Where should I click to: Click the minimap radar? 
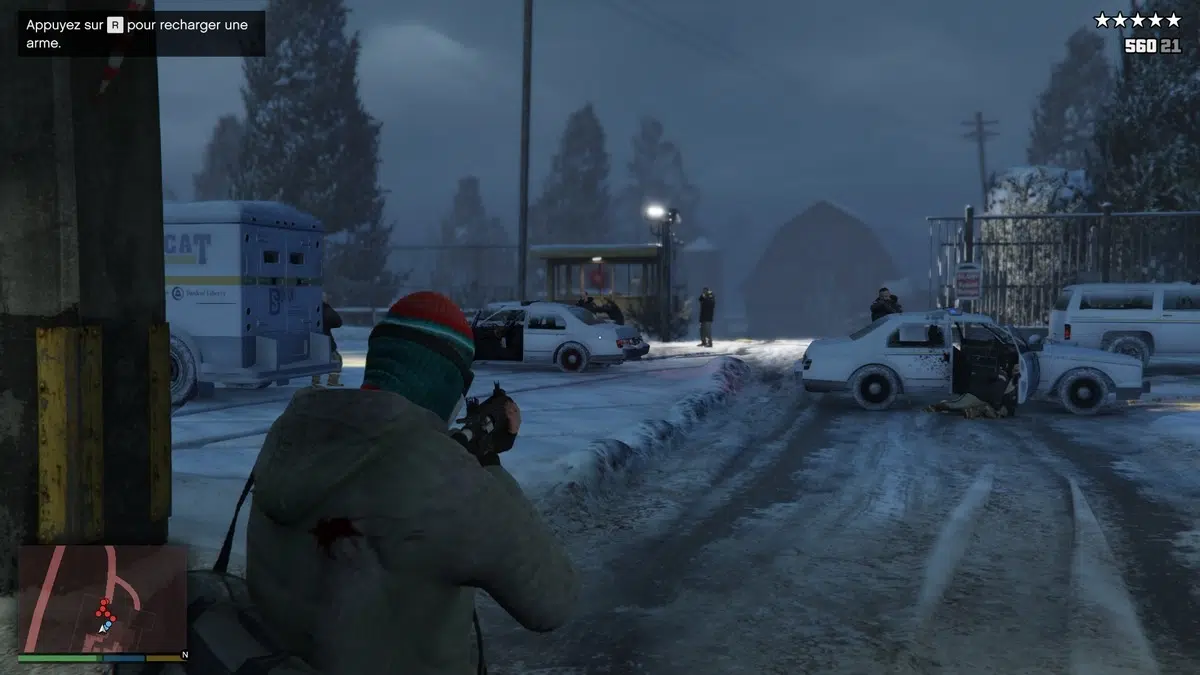click(103, 599)
